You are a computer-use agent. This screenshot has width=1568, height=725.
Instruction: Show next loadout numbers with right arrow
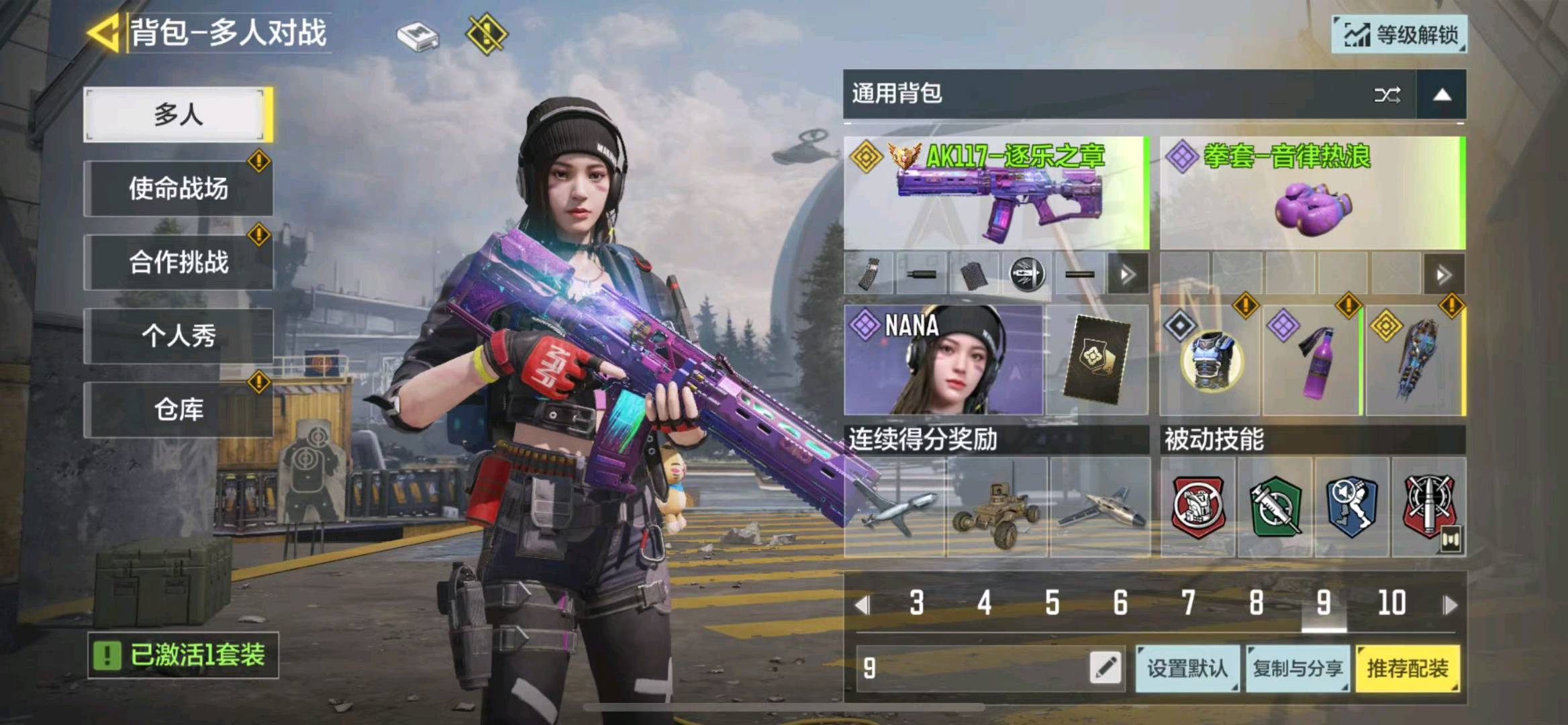(1451, 605)
